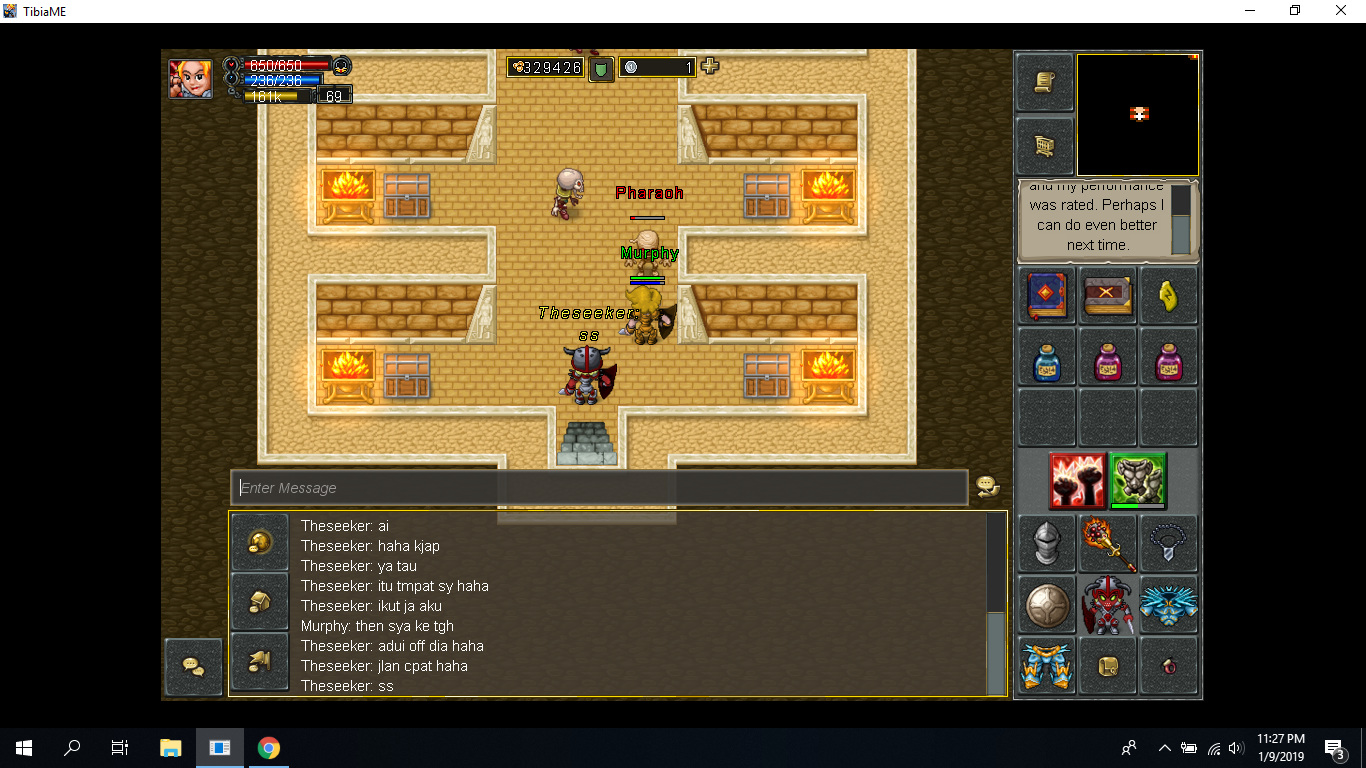Open the scroll quest log button
1366x768 pixels.
tap(1045, 83)
